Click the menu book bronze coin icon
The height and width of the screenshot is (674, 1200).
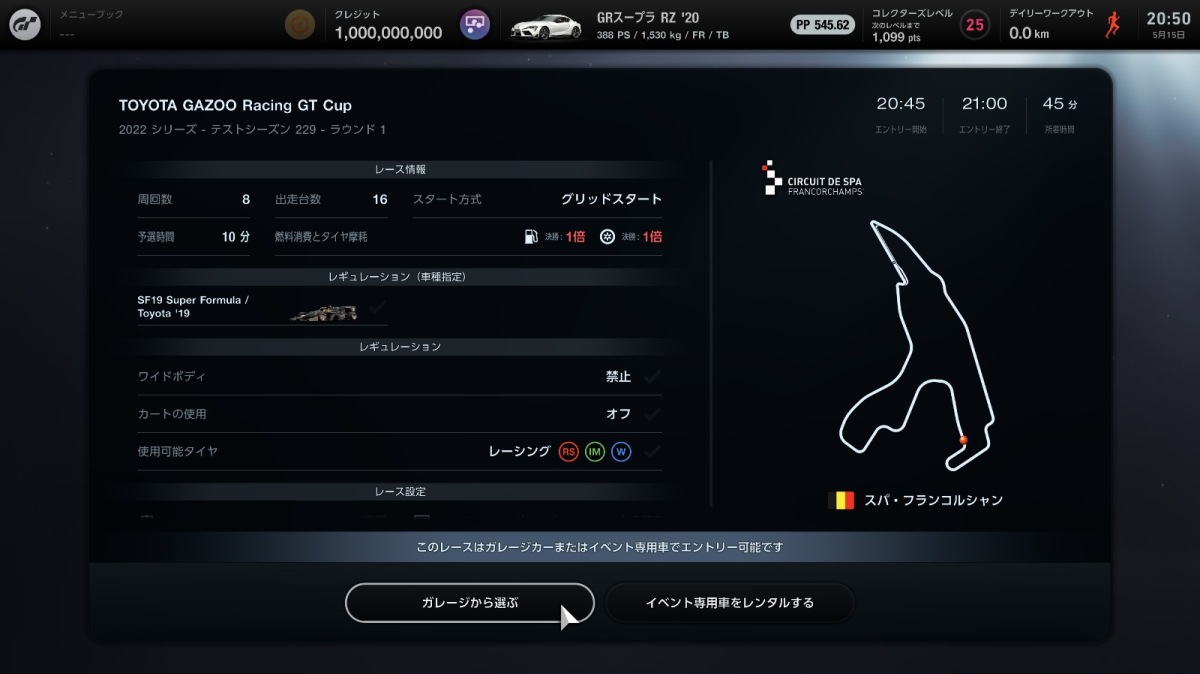298,24
